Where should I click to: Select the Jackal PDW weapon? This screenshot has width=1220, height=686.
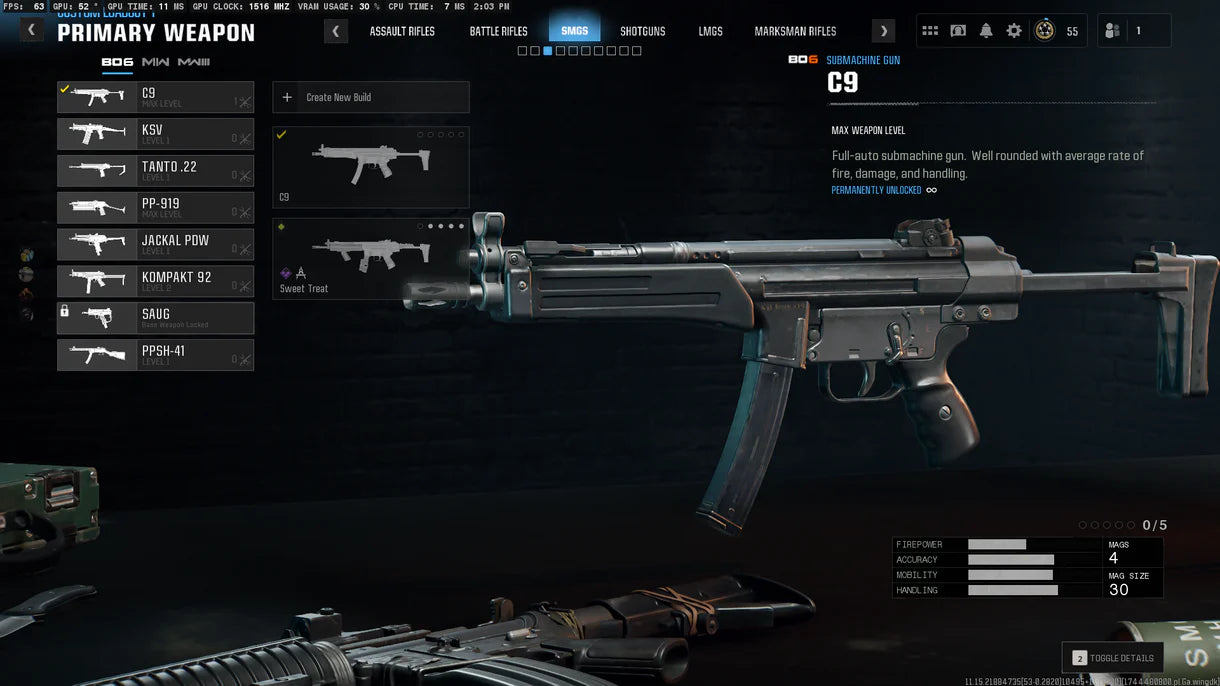coord(155,245)
